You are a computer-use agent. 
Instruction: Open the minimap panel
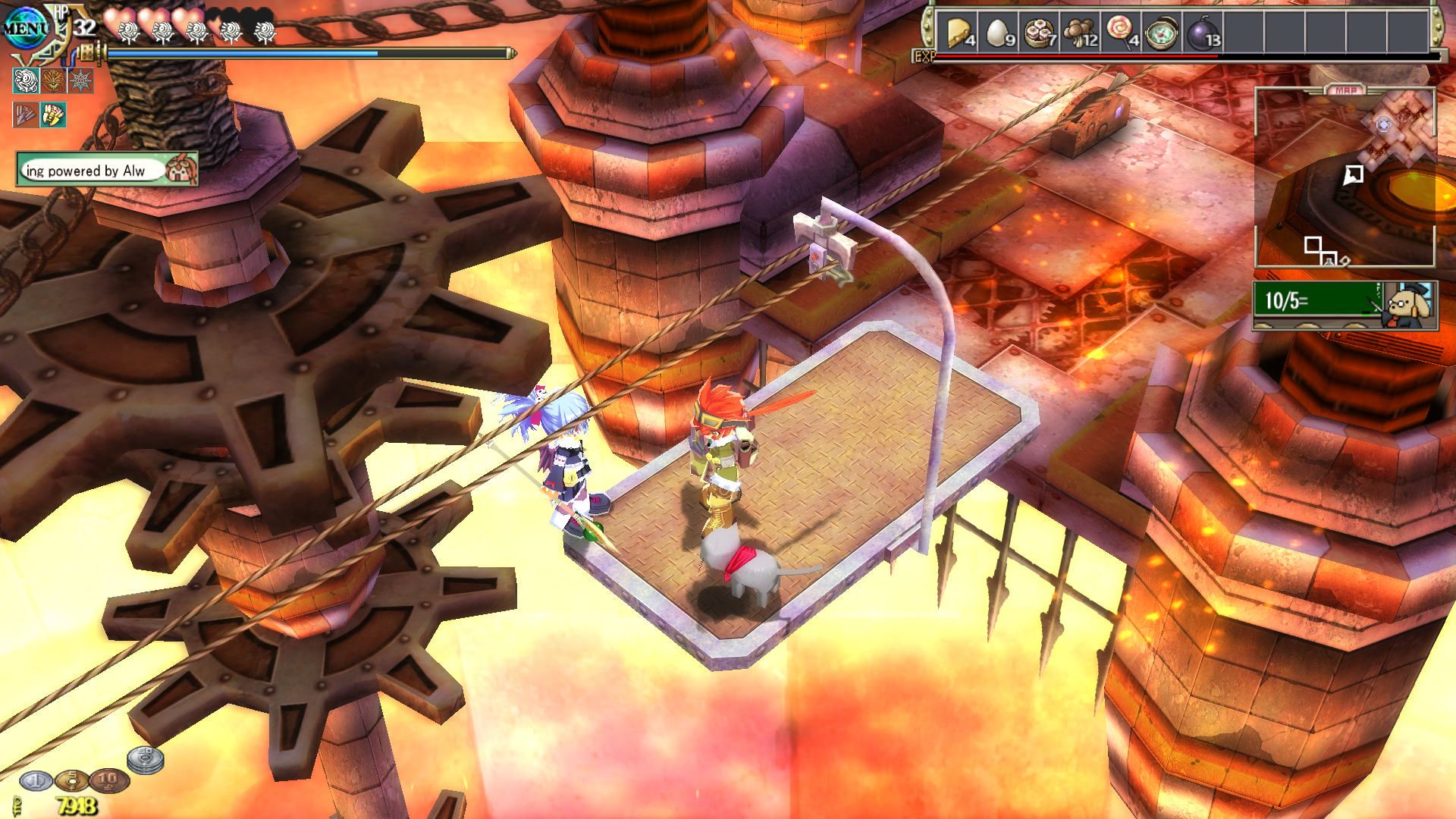coord(1345,178)
